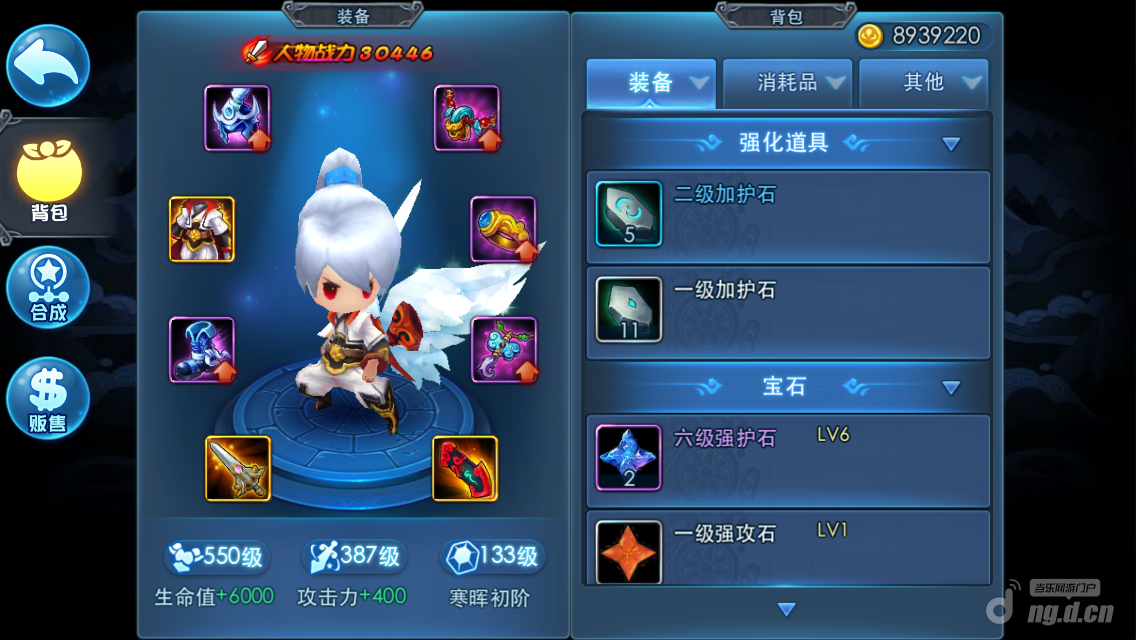Switch to the 其他 other tab
The height and width of the screenshot is (640, 1136).
point(924,83)
